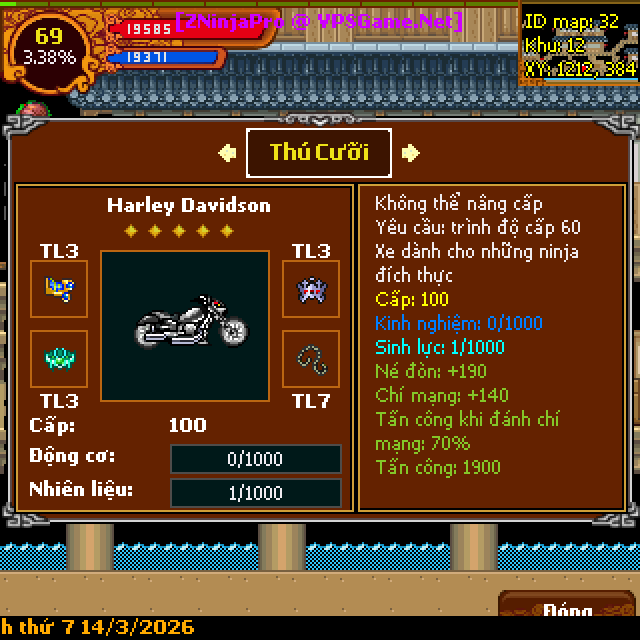Close the panel with the Đóng button
640x640 pixels.
(x=567, y=609)
